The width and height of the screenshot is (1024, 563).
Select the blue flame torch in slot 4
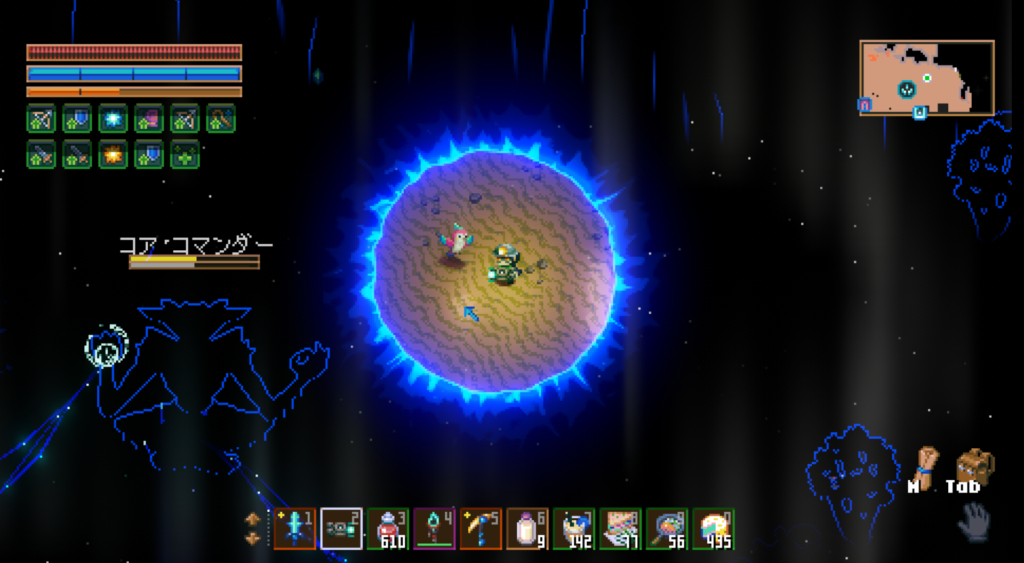pos(434,528)
